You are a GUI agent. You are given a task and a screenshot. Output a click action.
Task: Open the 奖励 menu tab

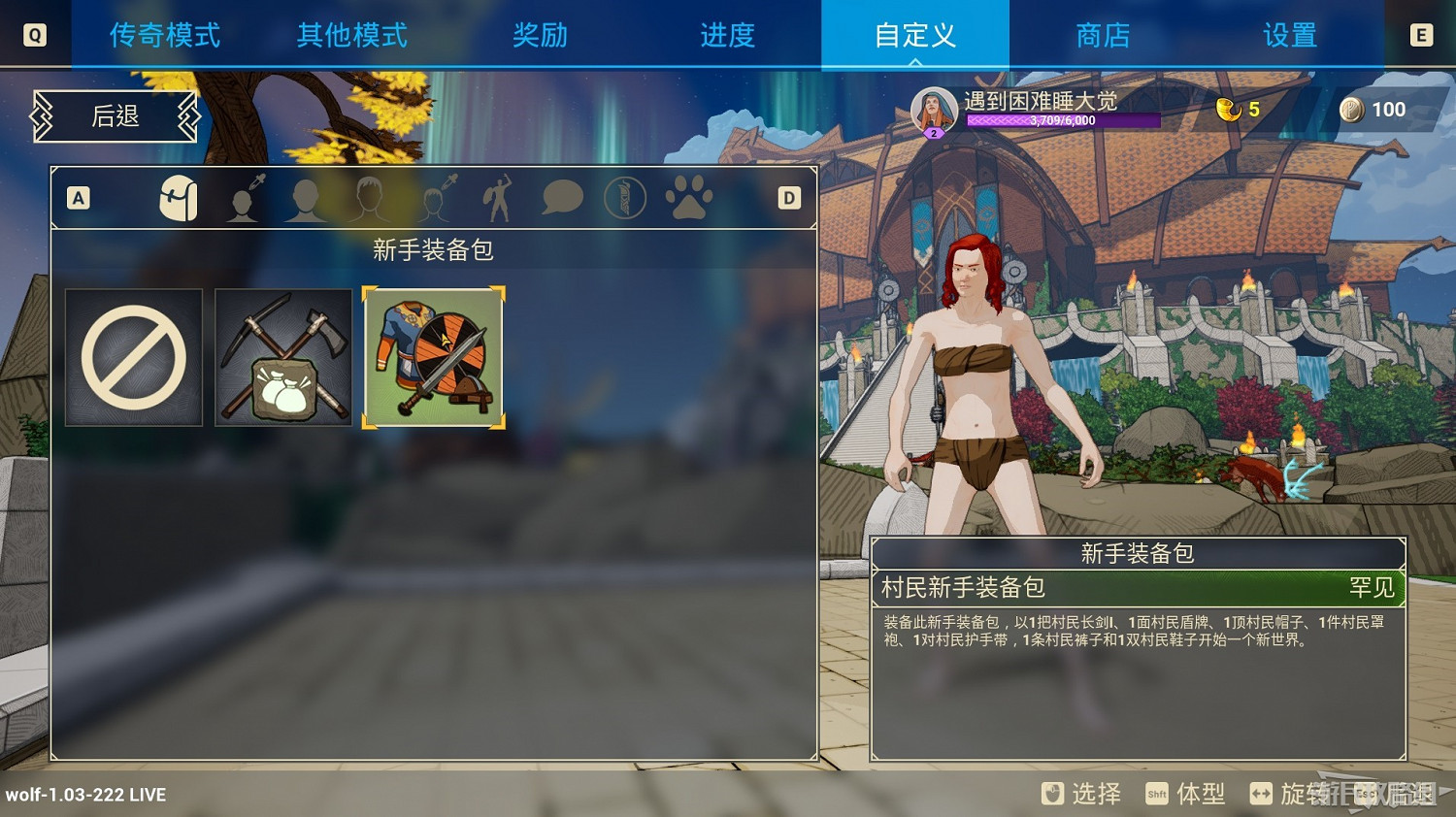[x=540, y=35]
